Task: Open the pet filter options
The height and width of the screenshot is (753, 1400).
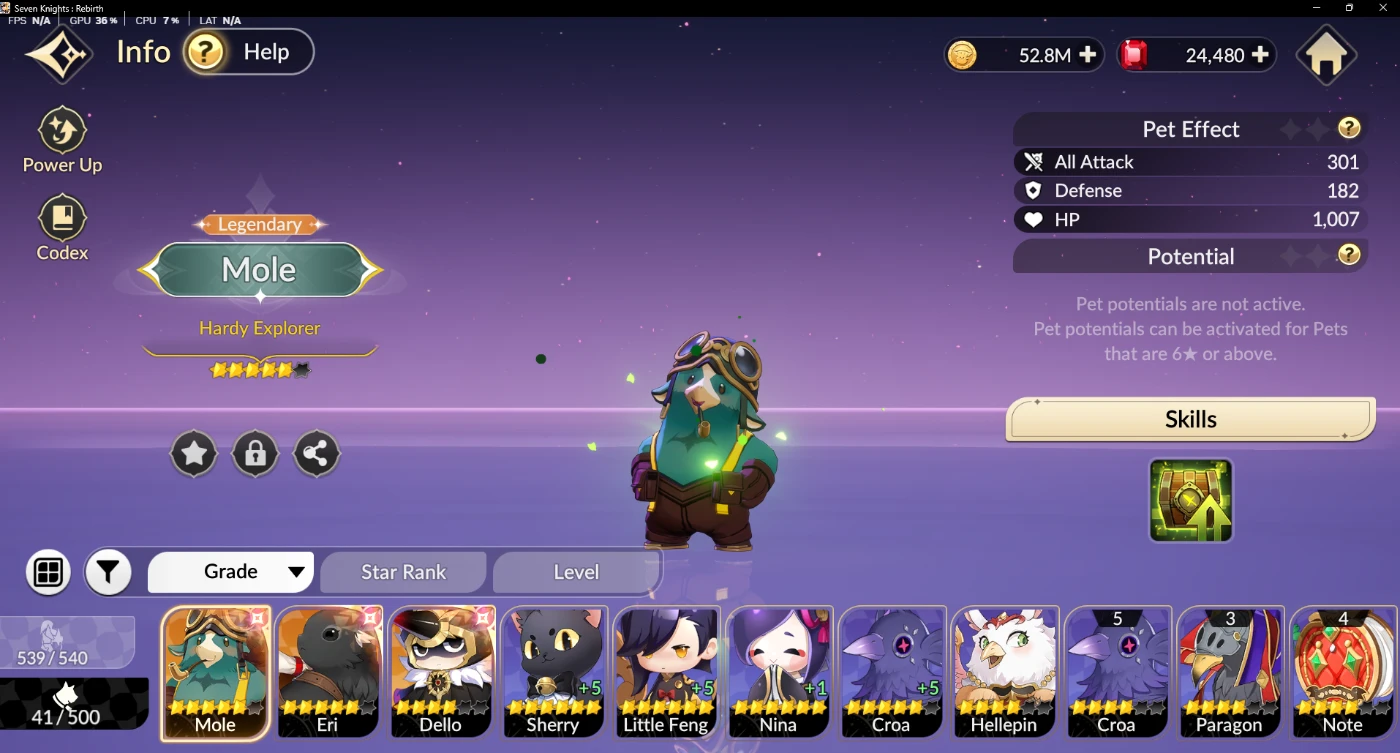Action: [x=108, y=572]
